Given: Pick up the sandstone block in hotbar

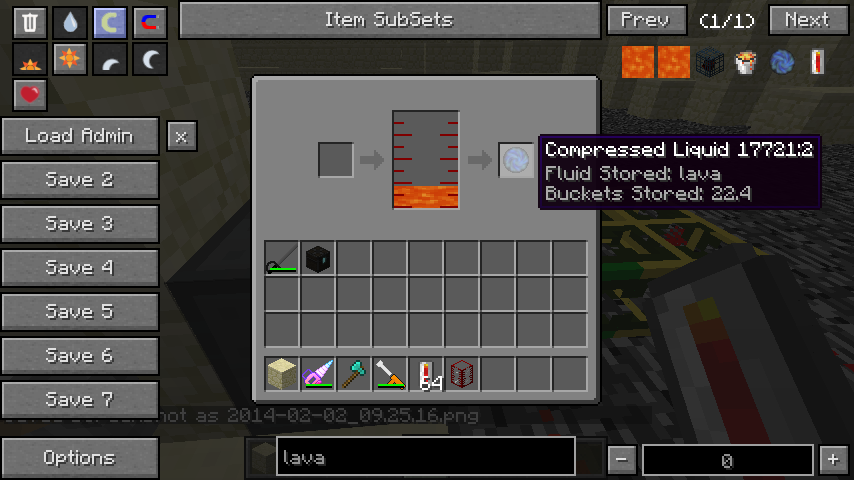Looking at the screenshot, I should pos(282,374).
